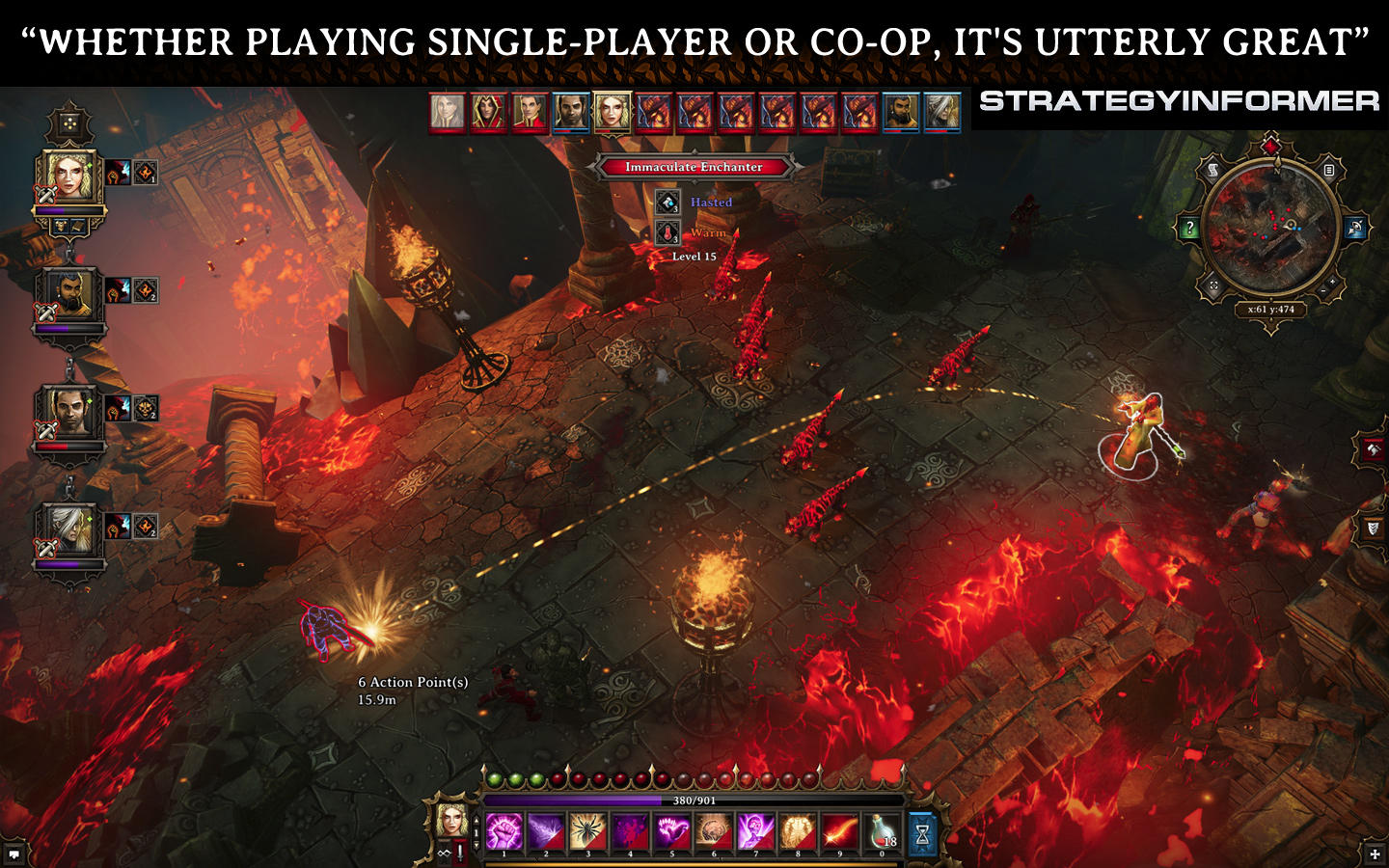Select the attack hammer icon on the right edge
1389x868 pixels.
point(1371,451)
